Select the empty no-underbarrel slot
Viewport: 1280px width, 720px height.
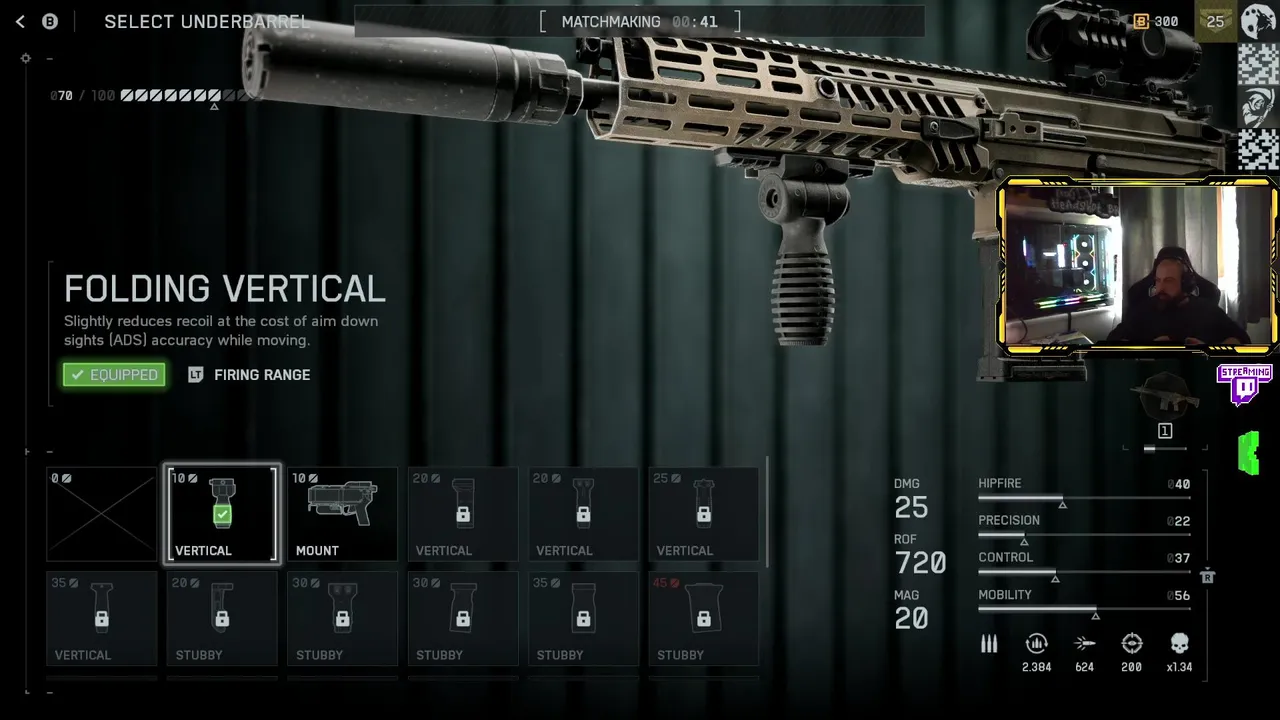tap(102, 514)
